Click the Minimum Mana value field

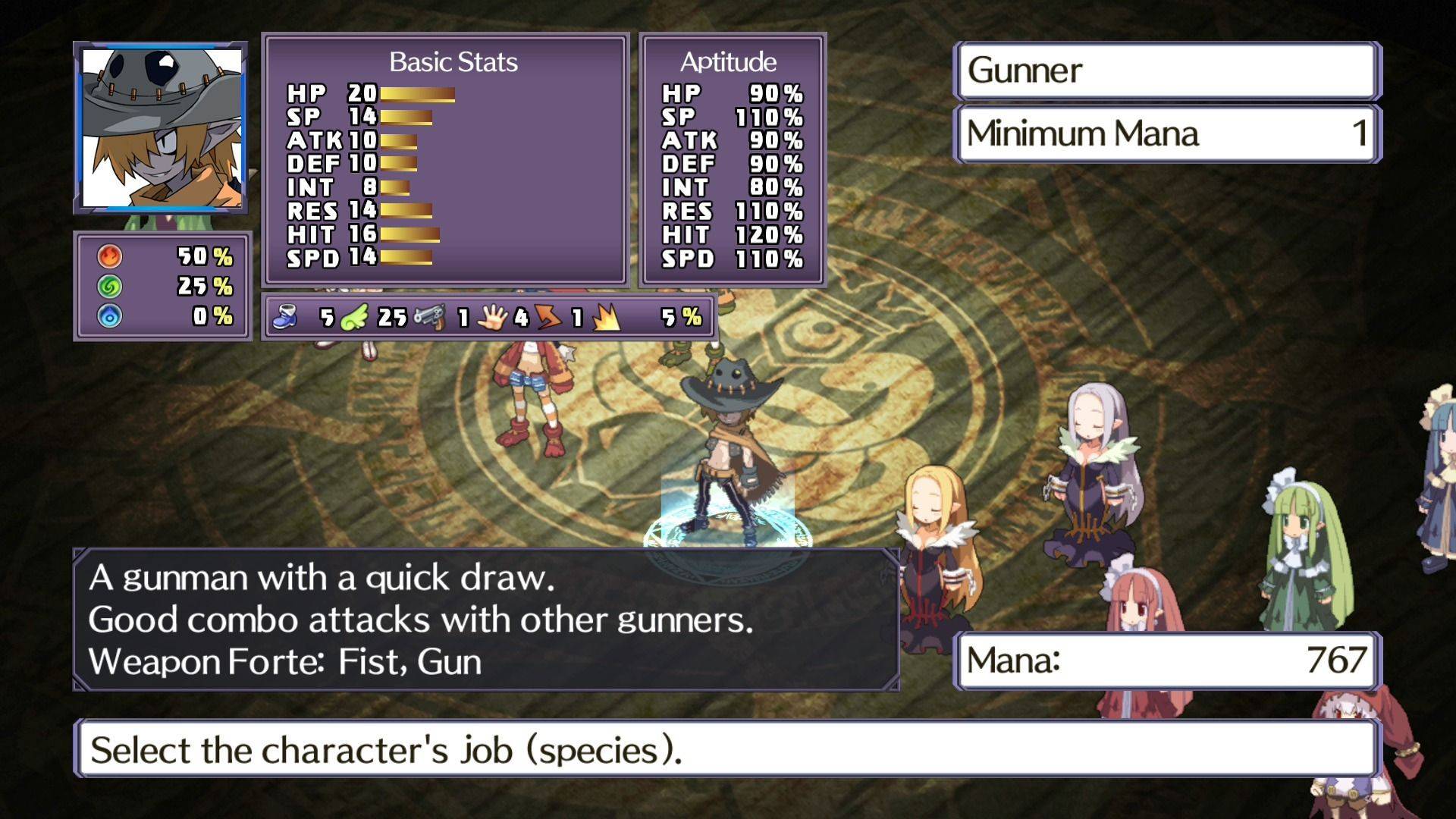click(x=1168, y=134)
